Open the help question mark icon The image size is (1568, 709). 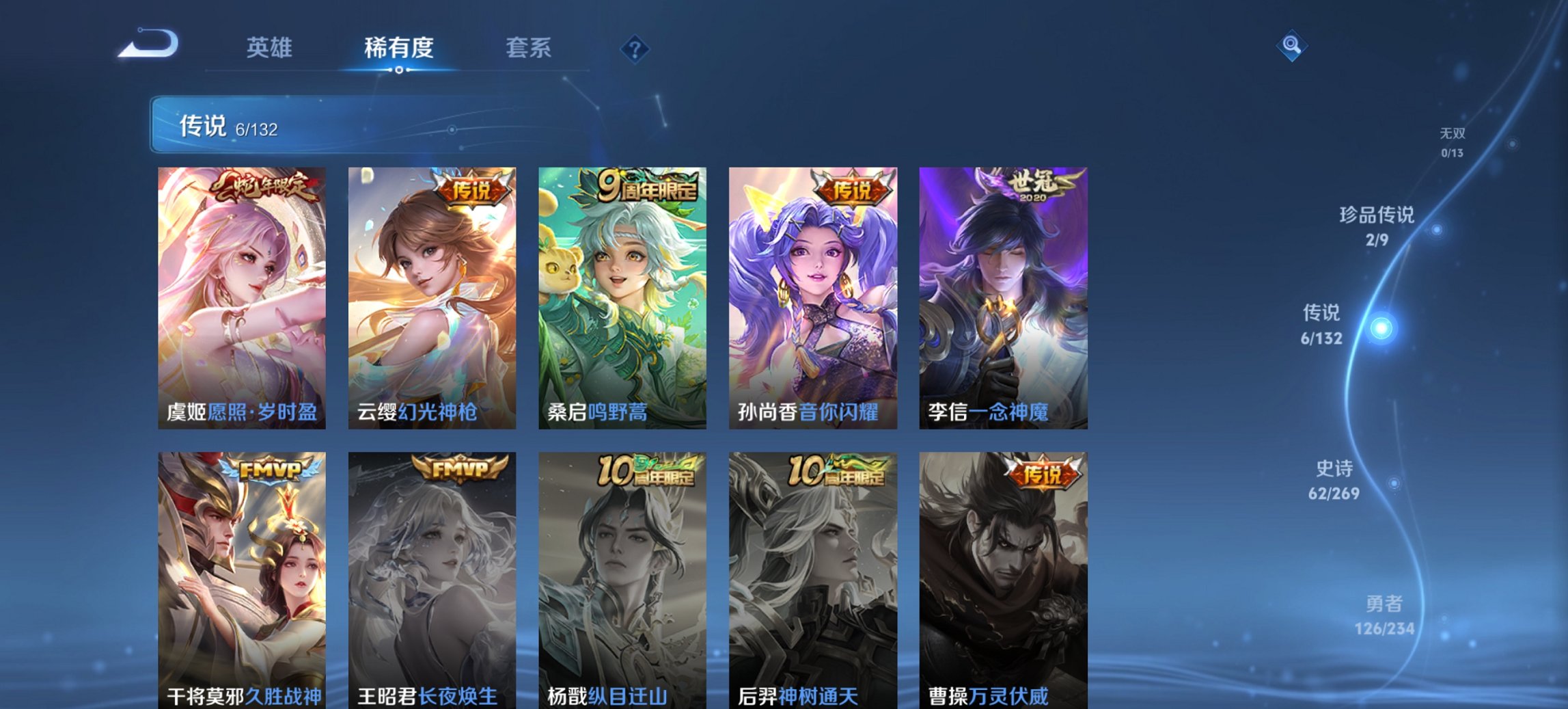[x=635, y=49]
